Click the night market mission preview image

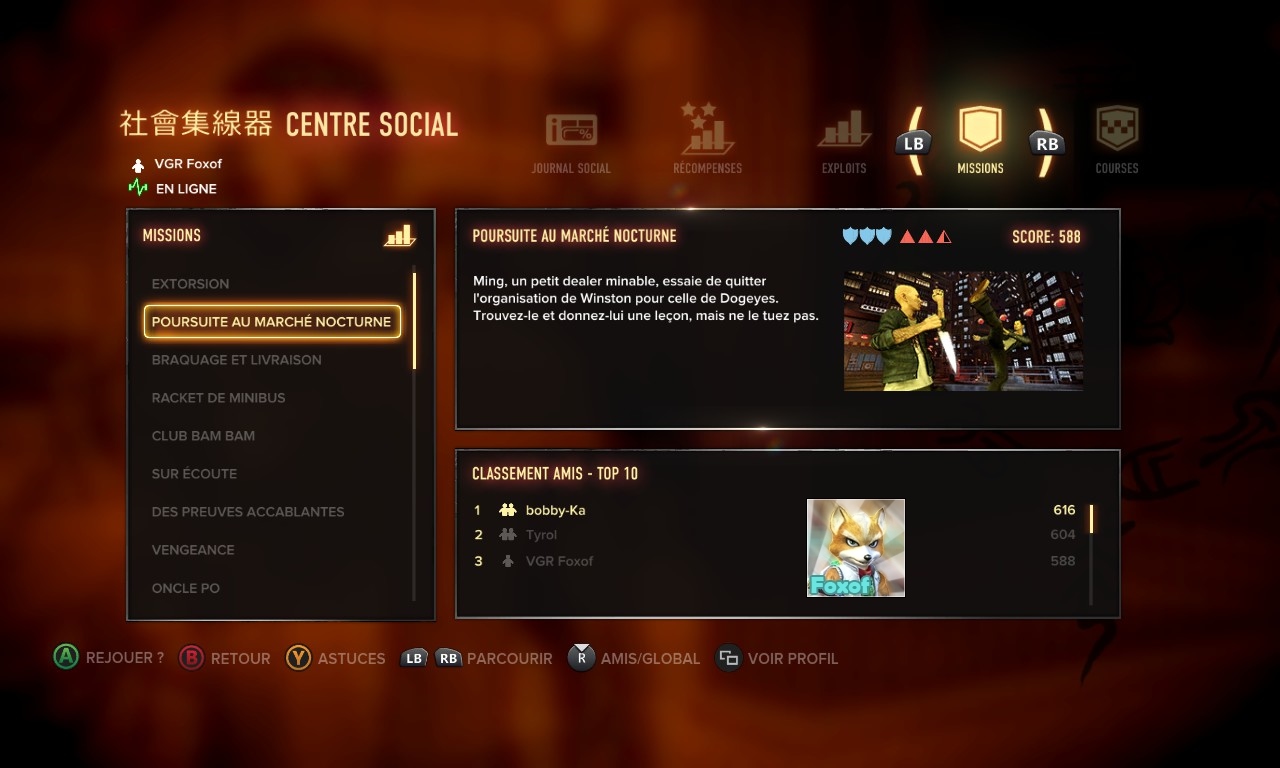tap(963, 331)
